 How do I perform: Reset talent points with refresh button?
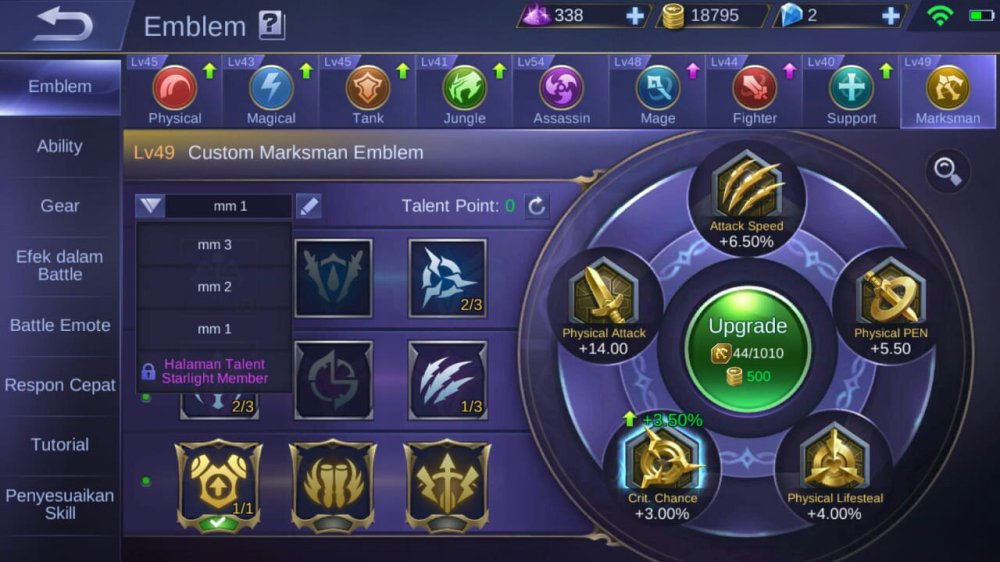coord(537,206)
